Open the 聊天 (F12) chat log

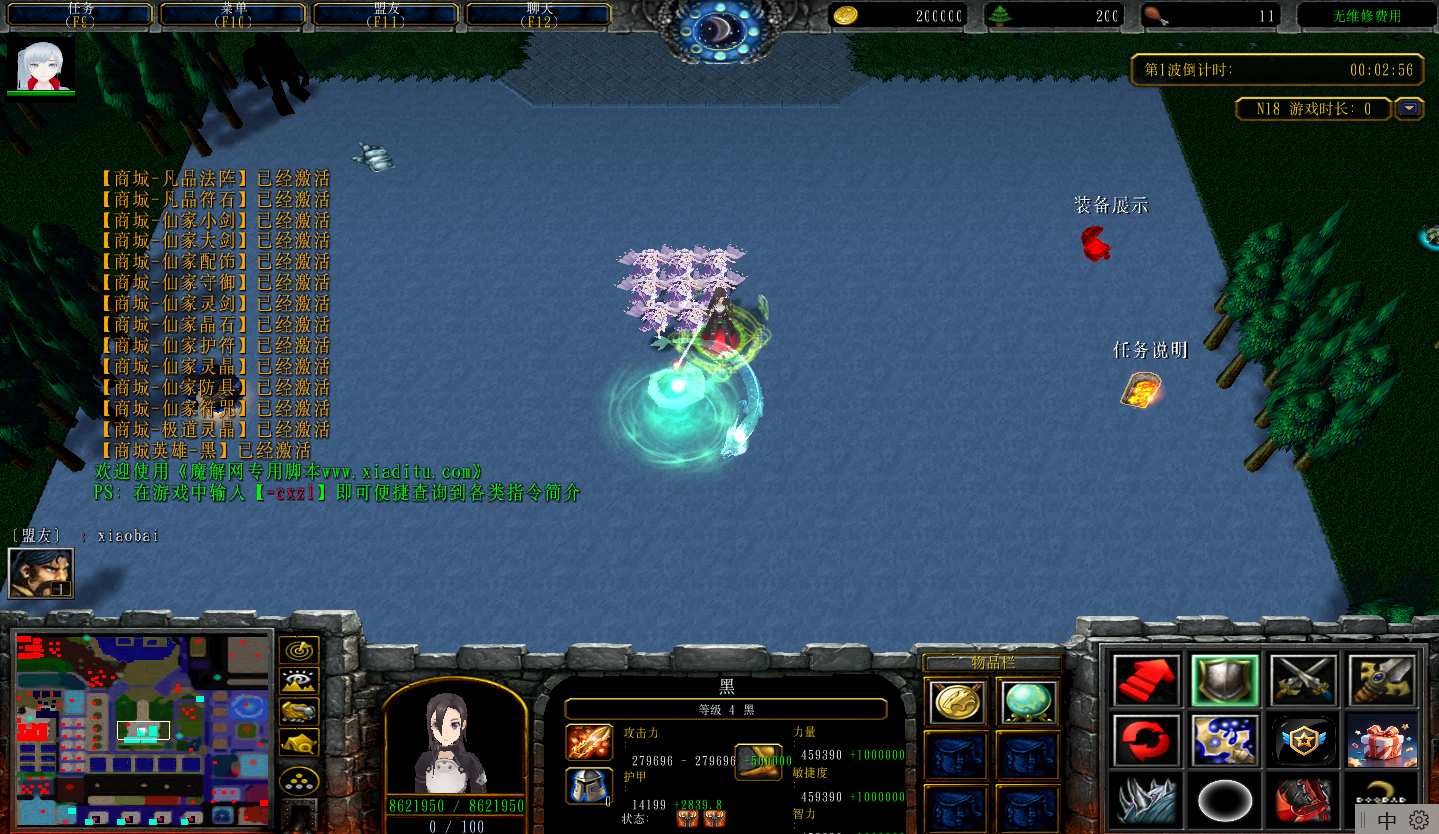coord(539,15)
